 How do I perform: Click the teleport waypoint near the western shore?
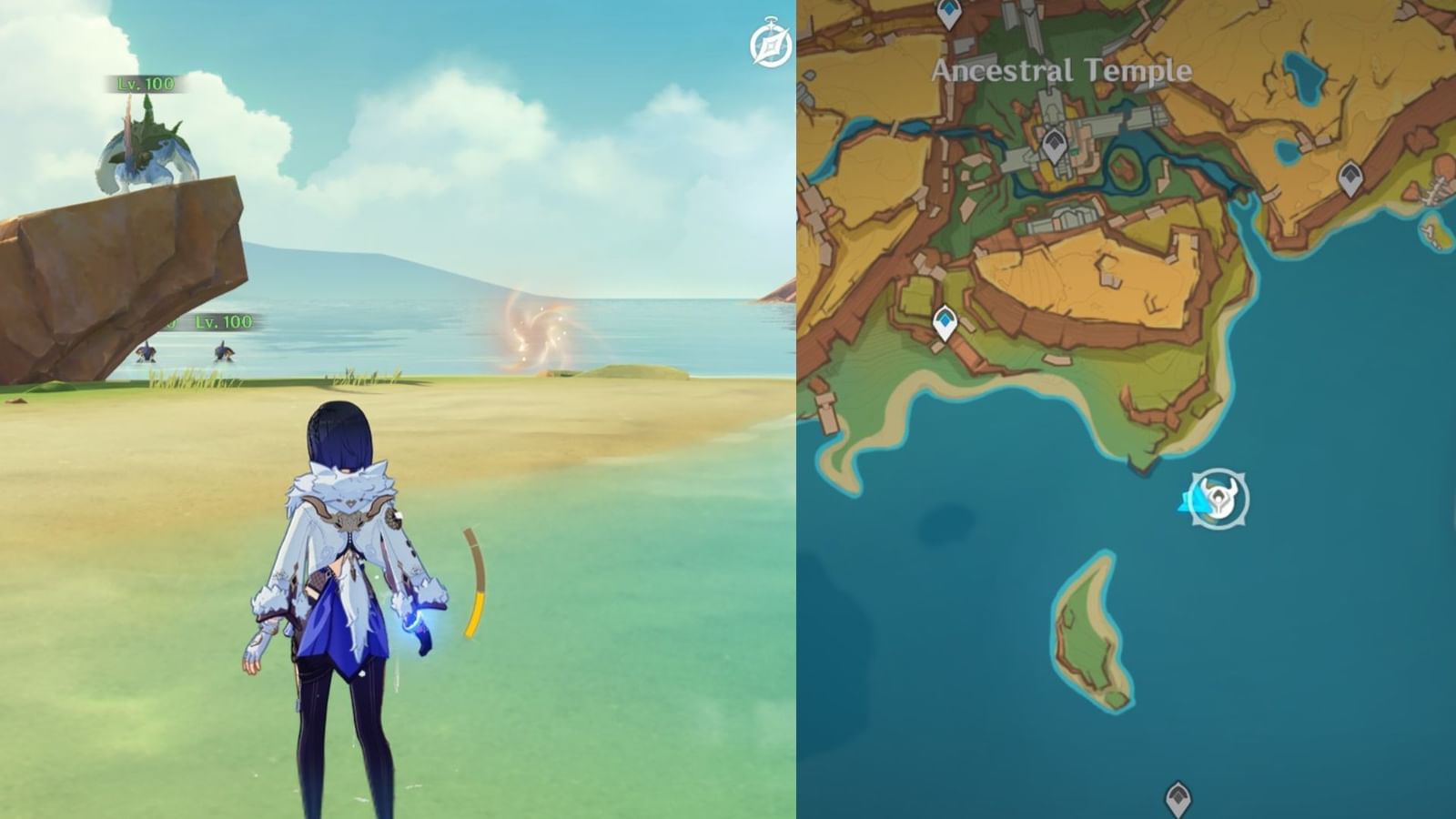(x=946, y=320)
